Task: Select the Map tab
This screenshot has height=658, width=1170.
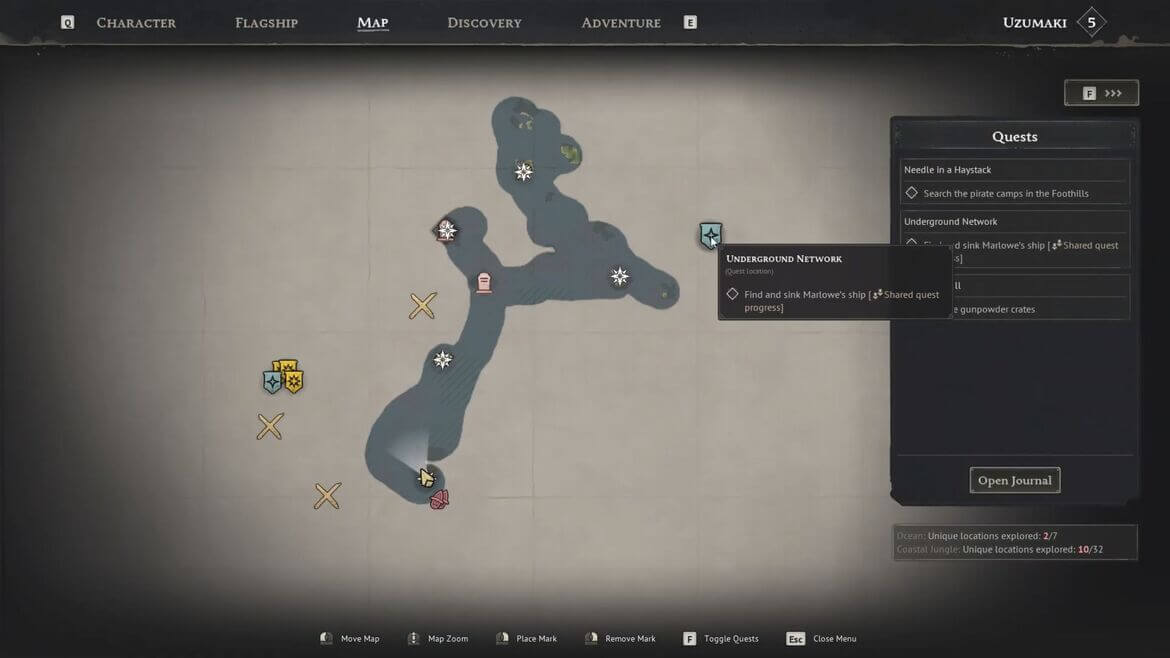Action: [372, 23]
